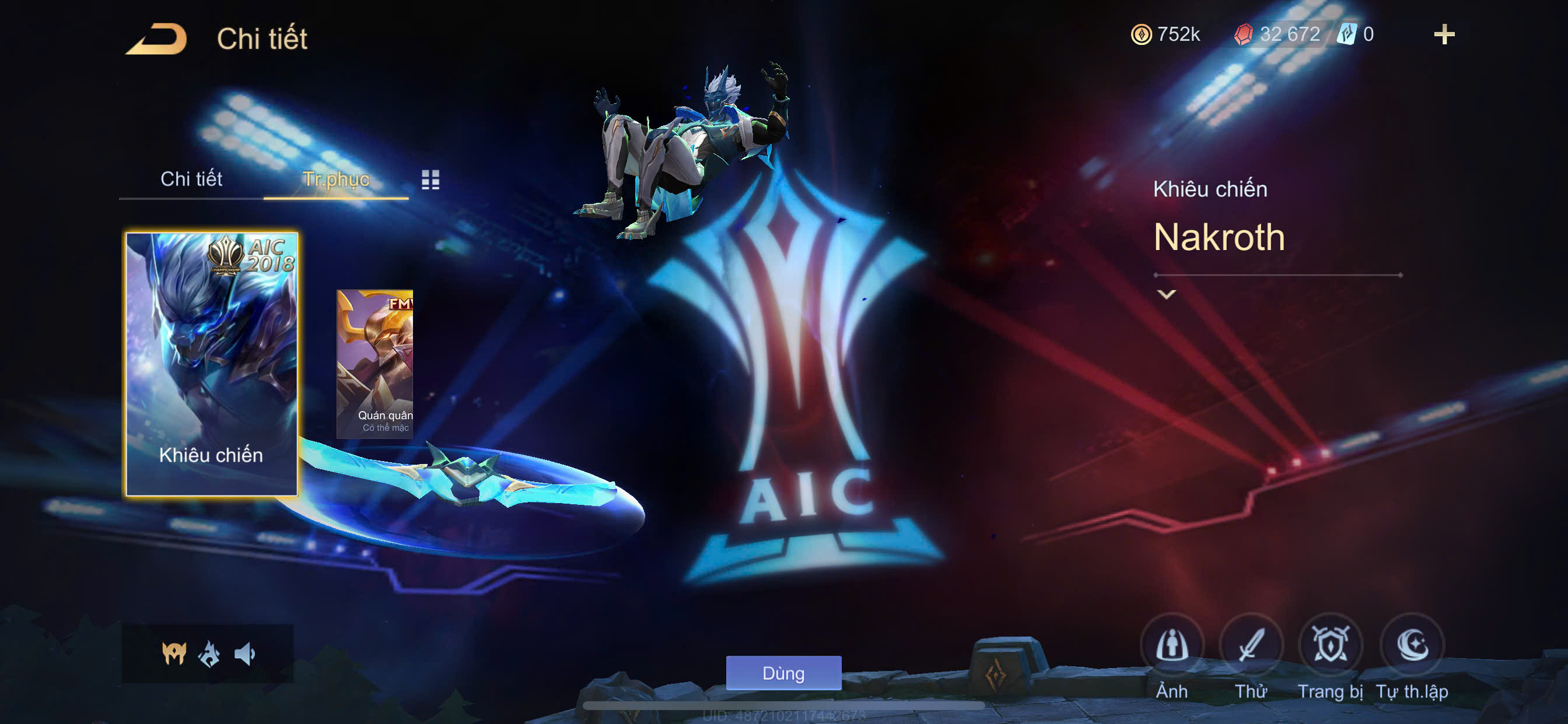Open Tự th.lập custom settings
The height and width of the screenshot is (724, 1568).
1412,645
